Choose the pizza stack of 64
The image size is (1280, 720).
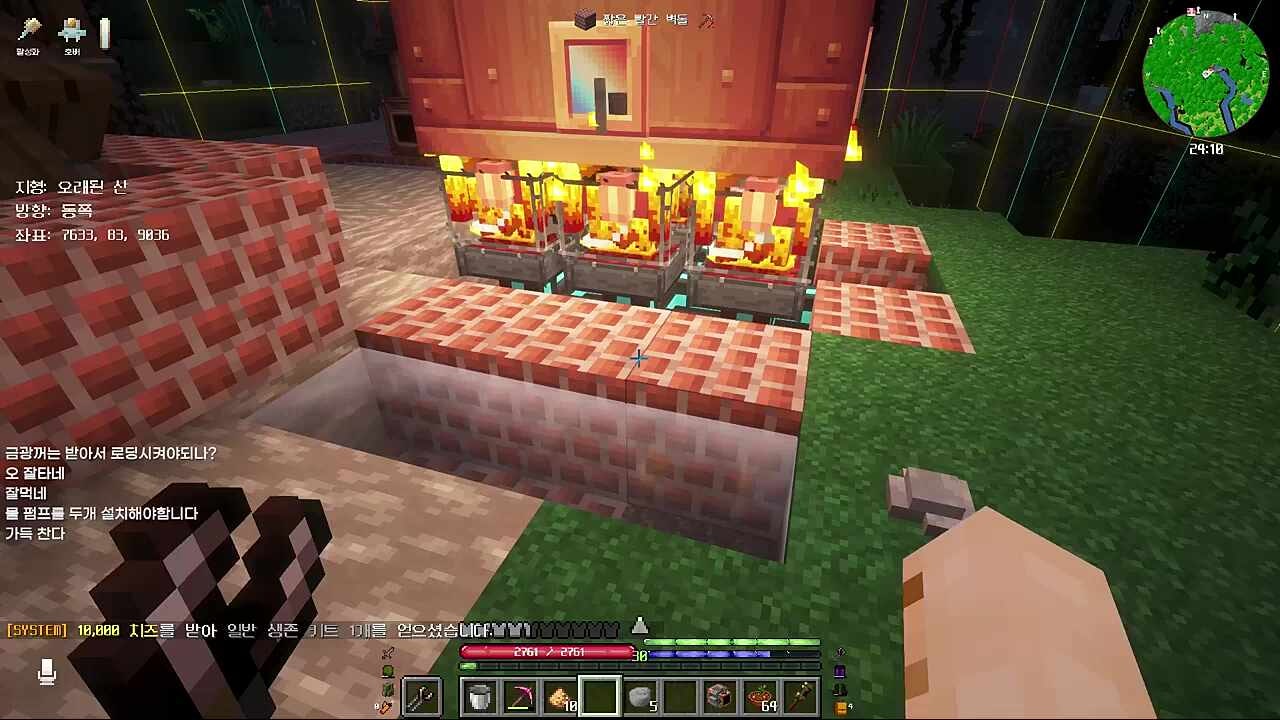760,697
